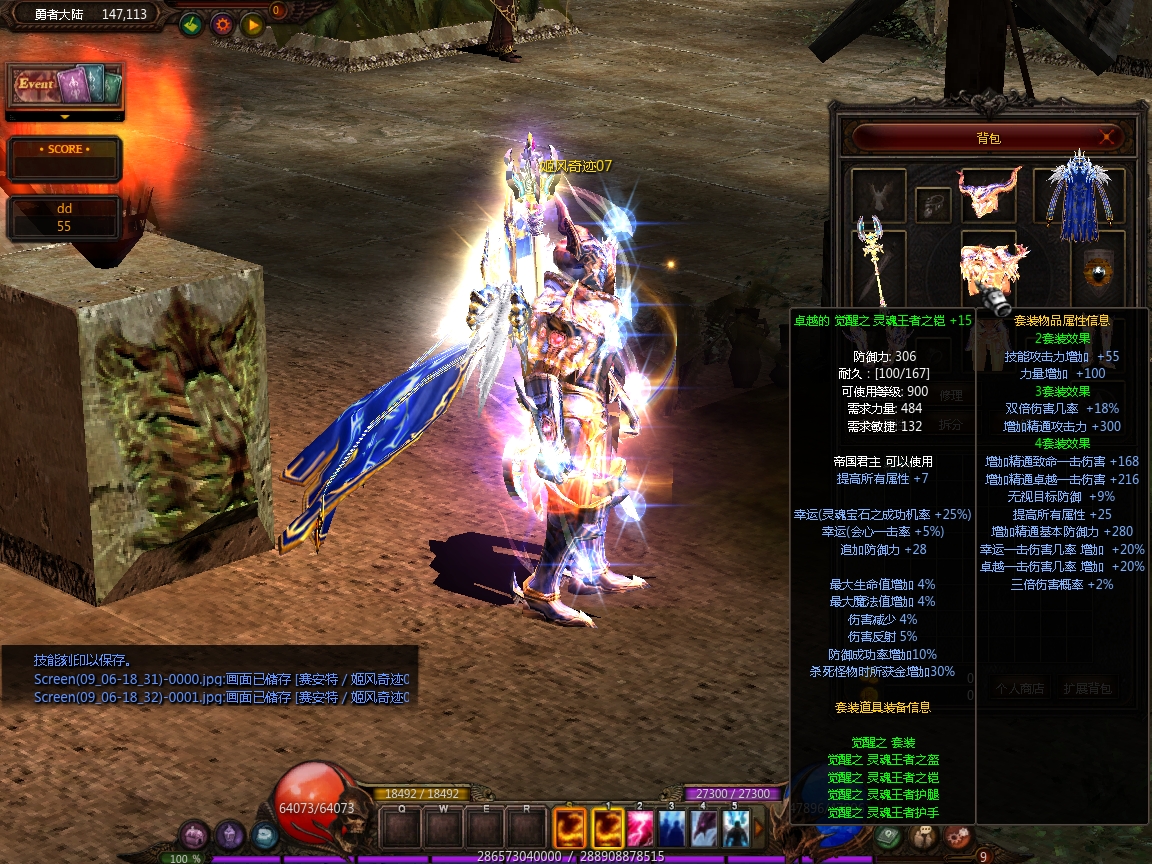1152x864 pixels.
Task: Use the blue silhouettes skill in slot 3
Action: pyautogui.click(x=672, y=827)
